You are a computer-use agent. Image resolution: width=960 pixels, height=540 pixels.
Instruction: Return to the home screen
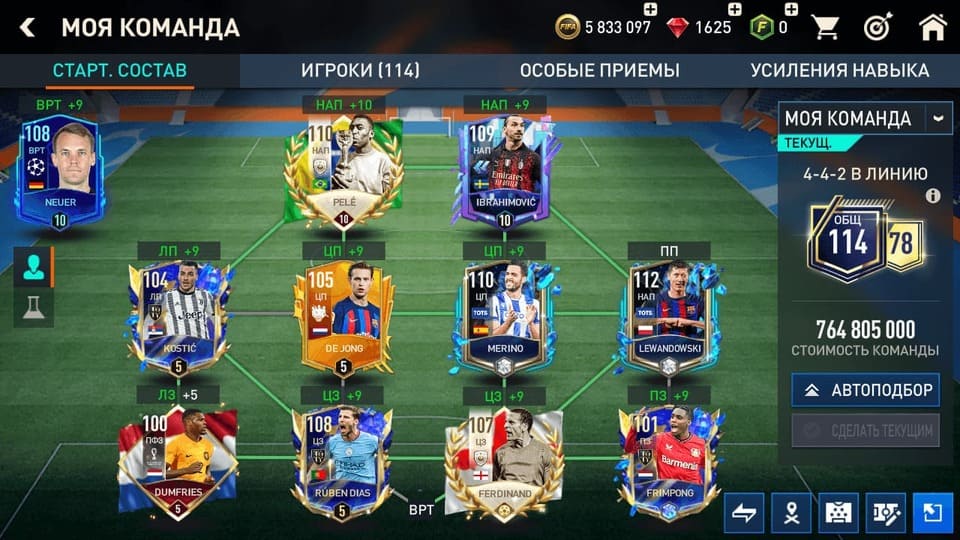(932, 27)
